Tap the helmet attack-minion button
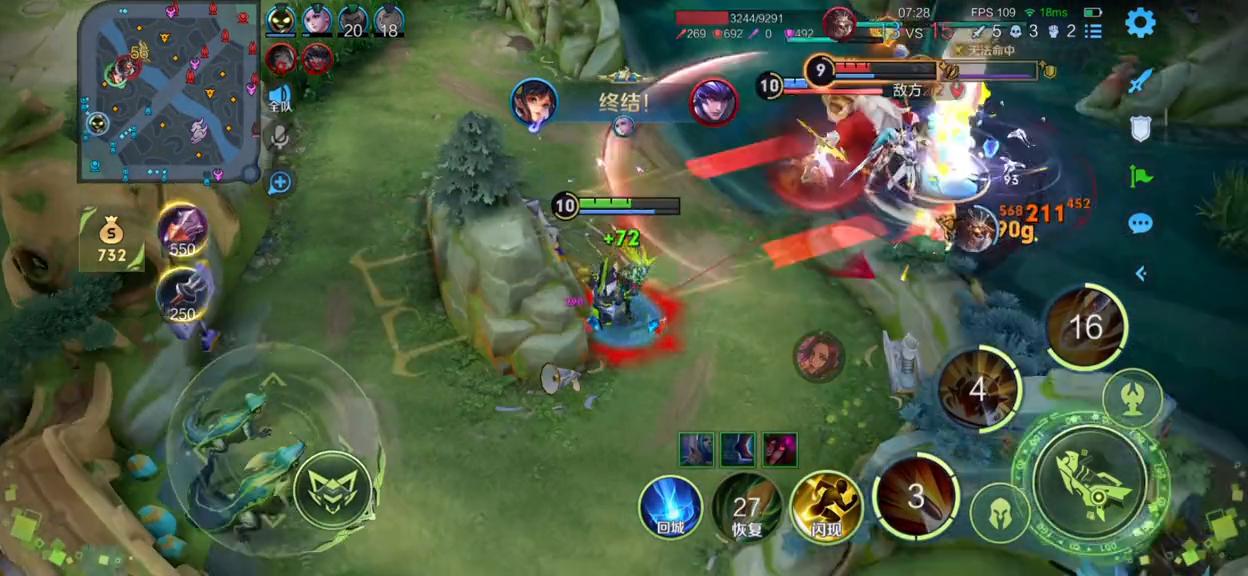 (x=1000, y=514)
